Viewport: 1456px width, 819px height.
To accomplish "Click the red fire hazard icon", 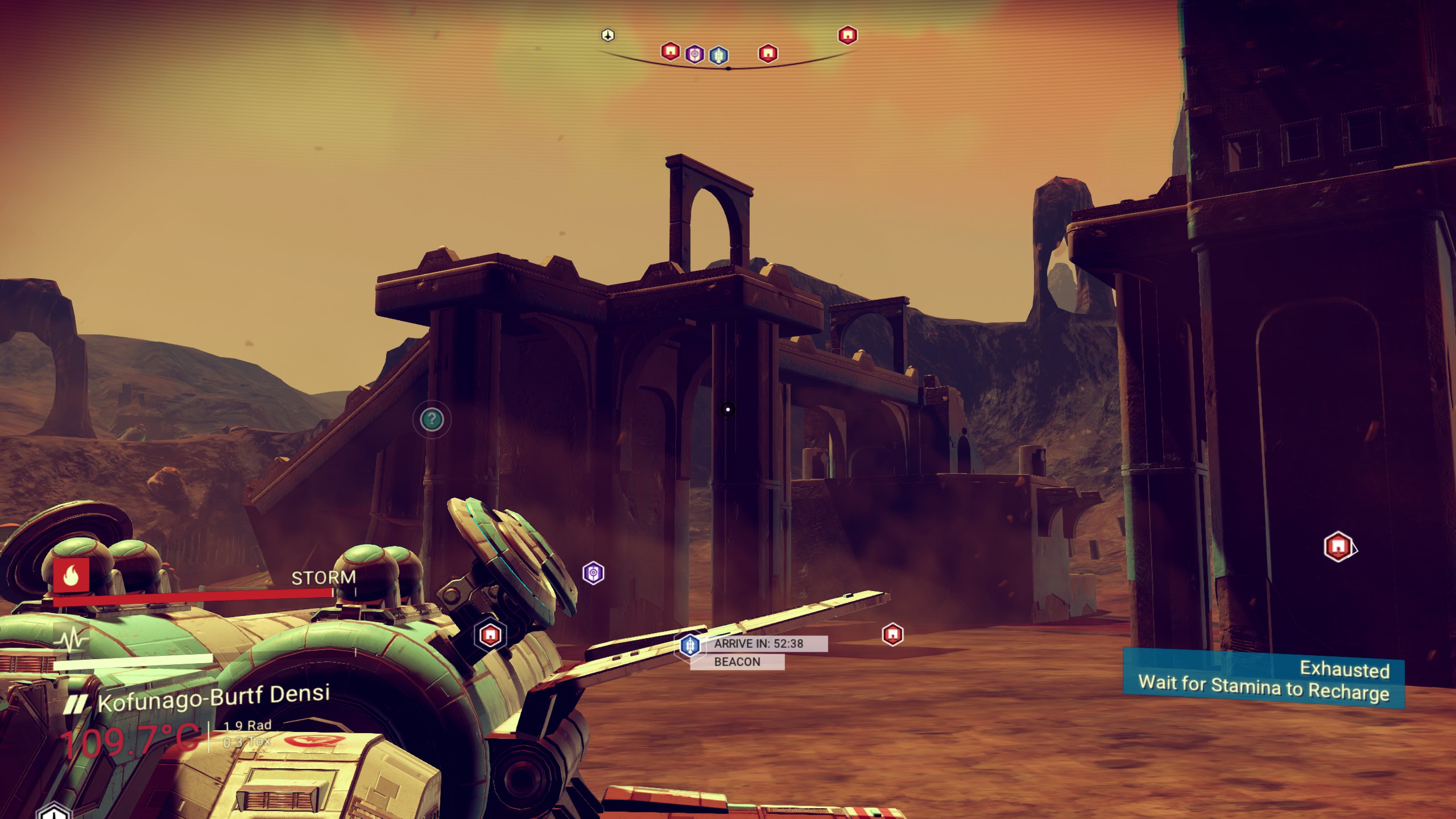I will point(71,576).
